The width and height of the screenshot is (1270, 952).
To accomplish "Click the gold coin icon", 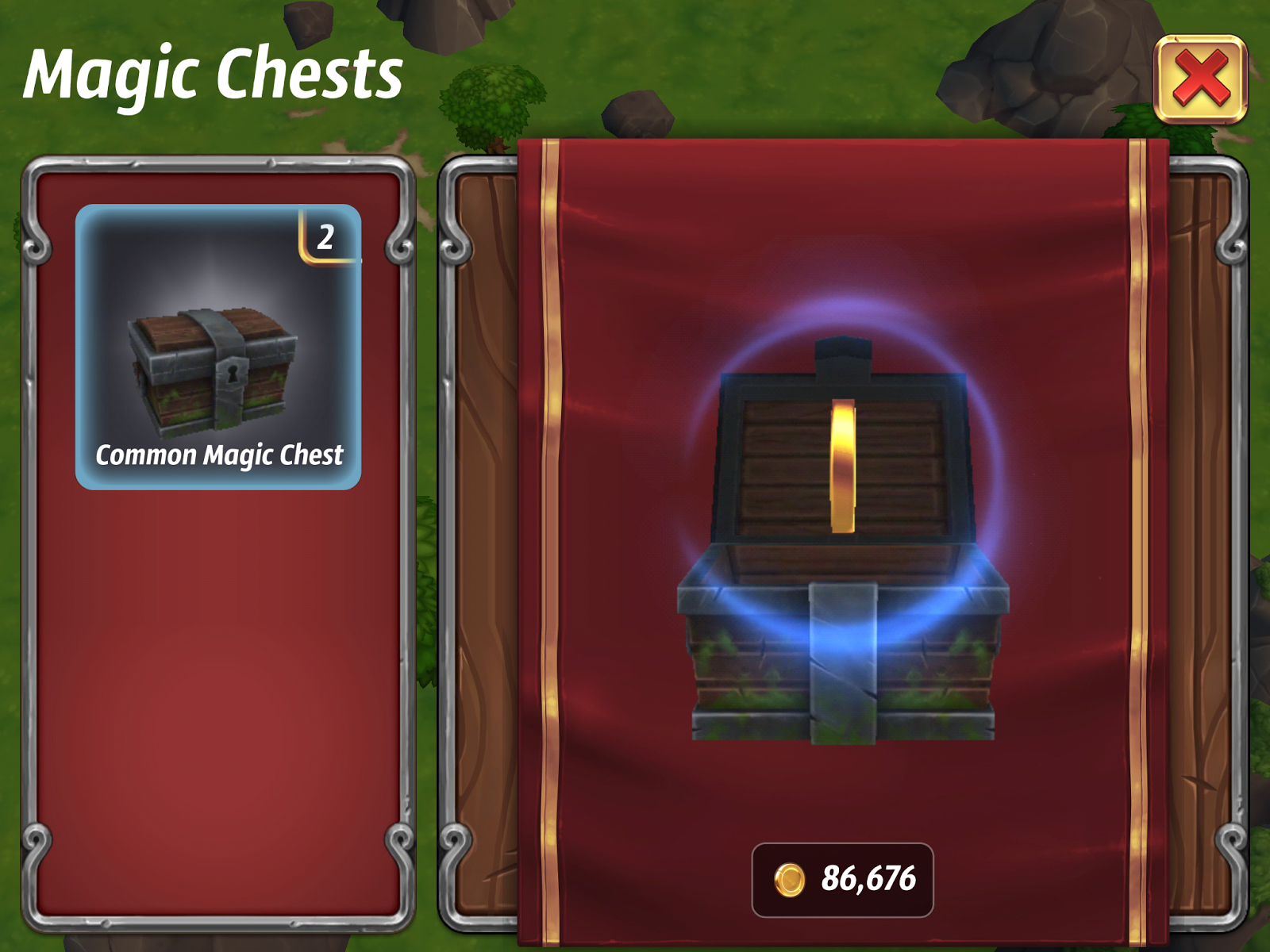I will tap(789, 877).
